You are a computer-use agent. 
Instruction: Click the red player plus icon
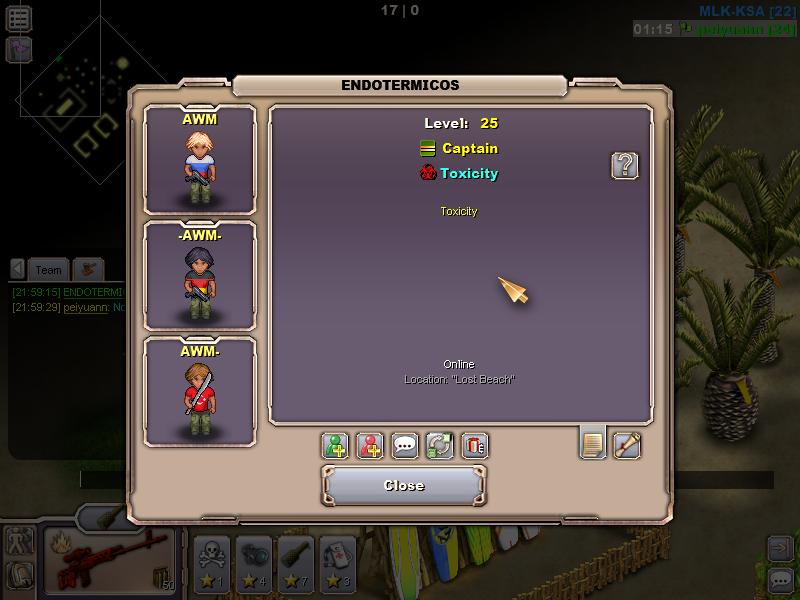pyautogui.click(x=370, y=445)
